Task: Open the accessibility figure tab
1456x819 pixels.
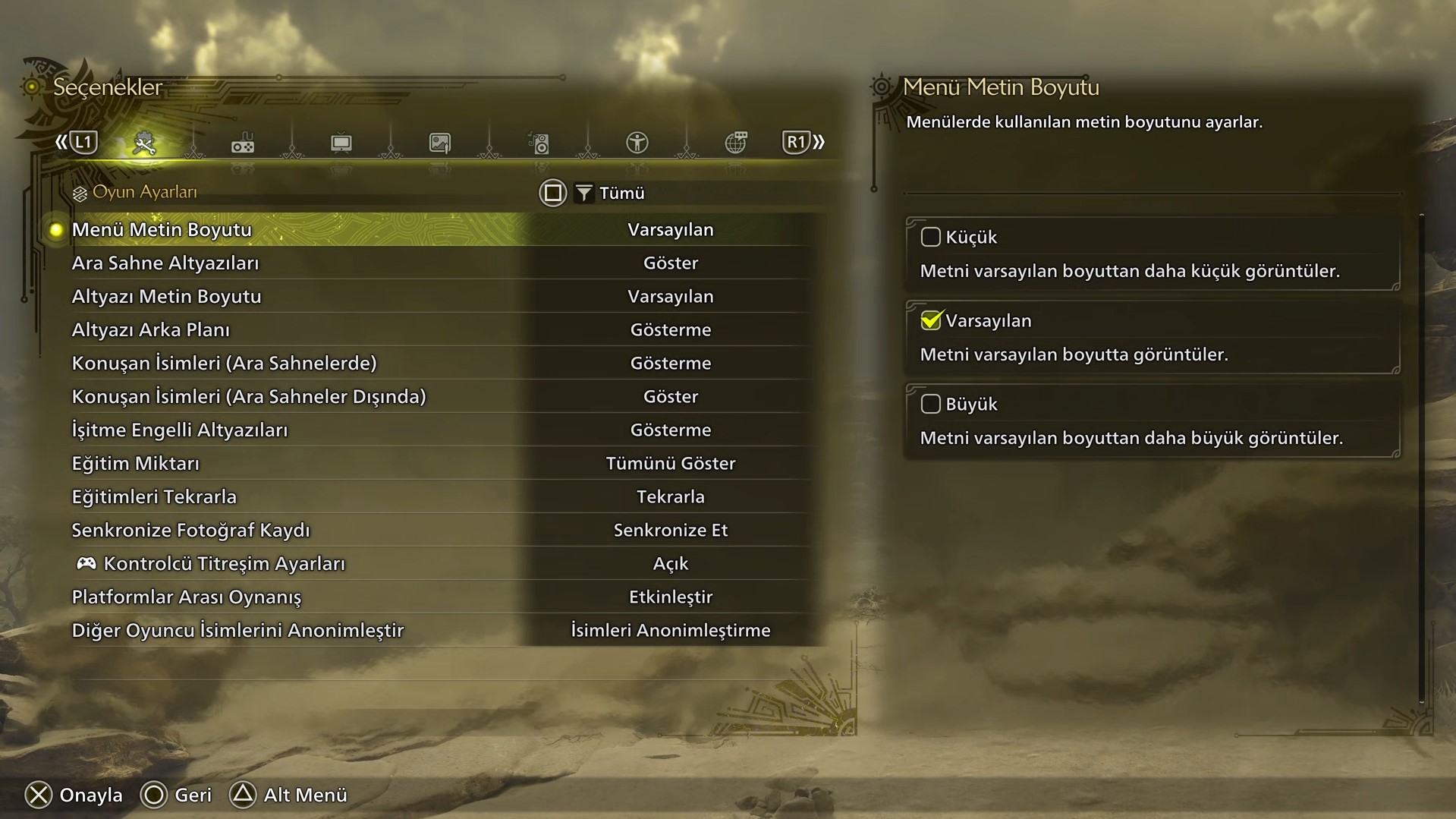Action: coord(637,143)
